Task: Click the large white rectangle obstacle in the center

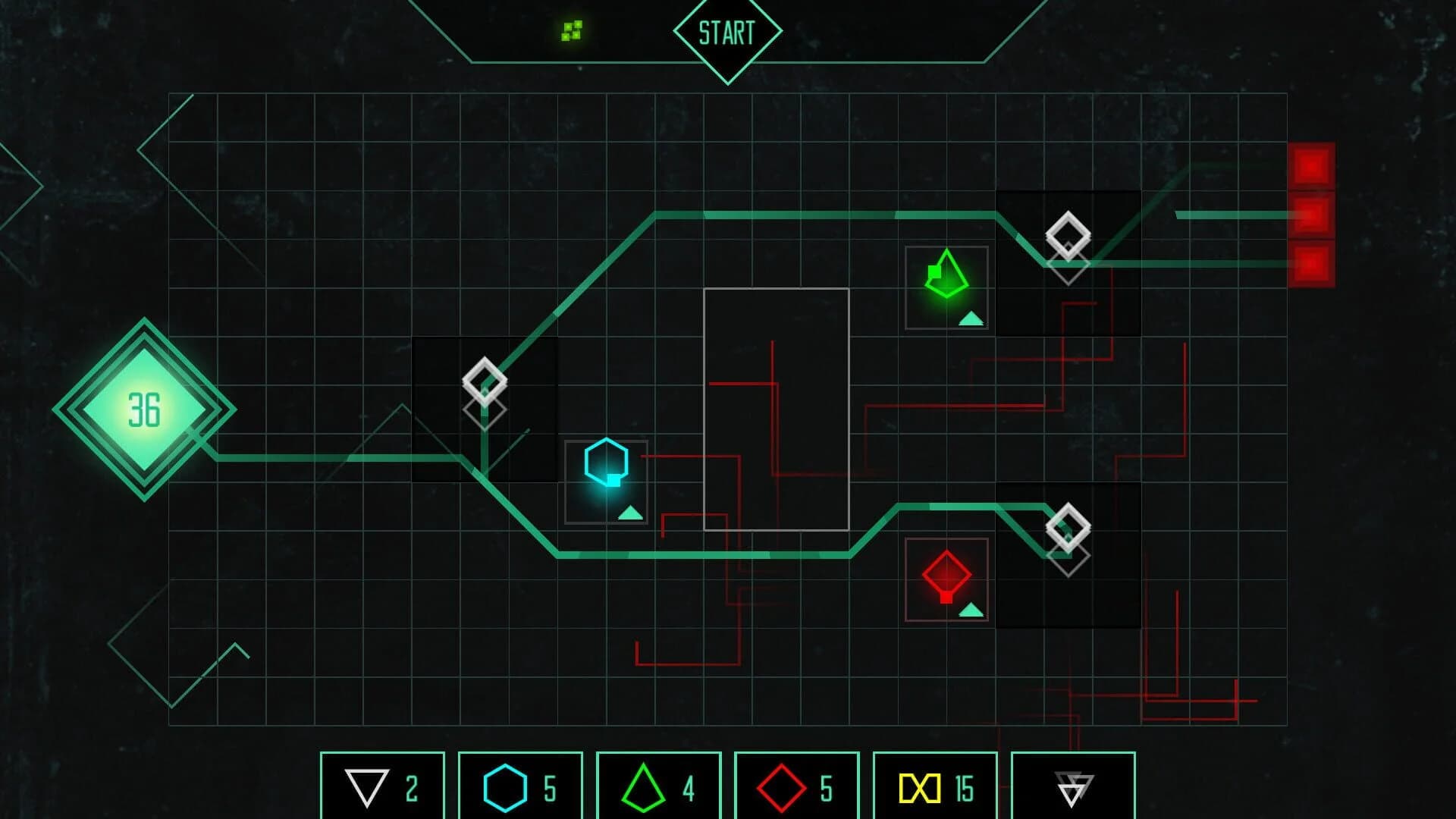Action: (777, 409)
